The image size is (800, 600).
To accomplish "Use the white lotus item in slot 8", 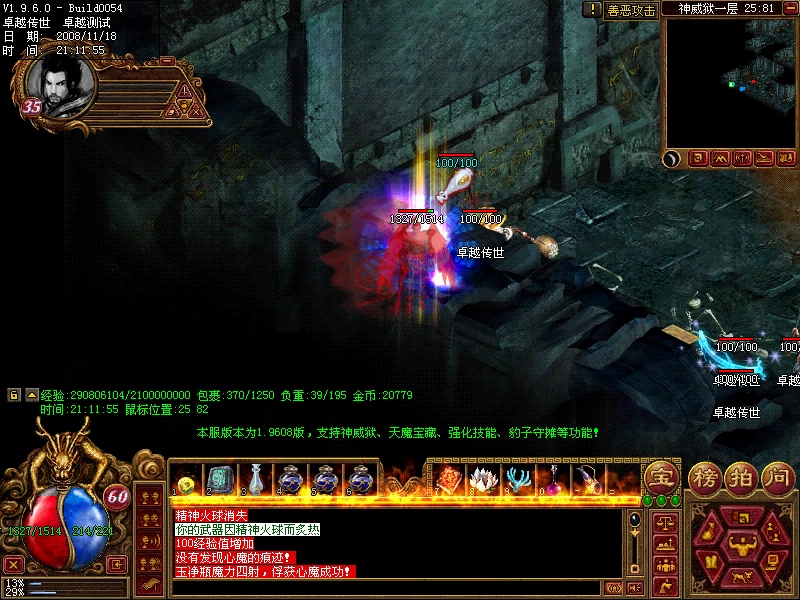I will tap(482, 479).
